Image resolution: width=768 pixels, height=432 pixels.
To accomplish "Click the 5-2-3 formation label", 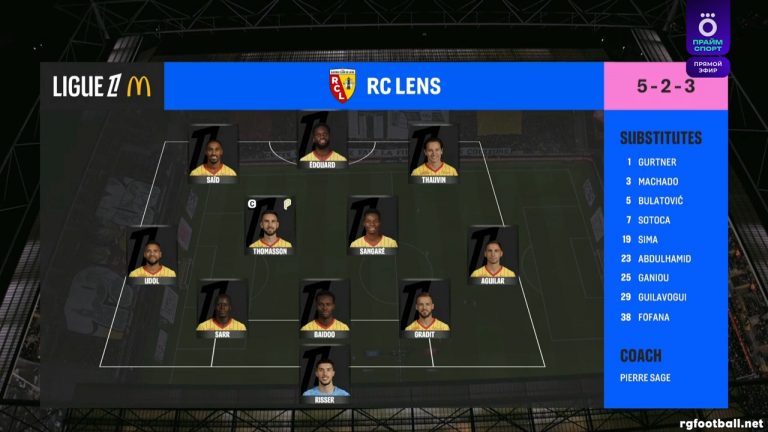I will pos(665,87).
